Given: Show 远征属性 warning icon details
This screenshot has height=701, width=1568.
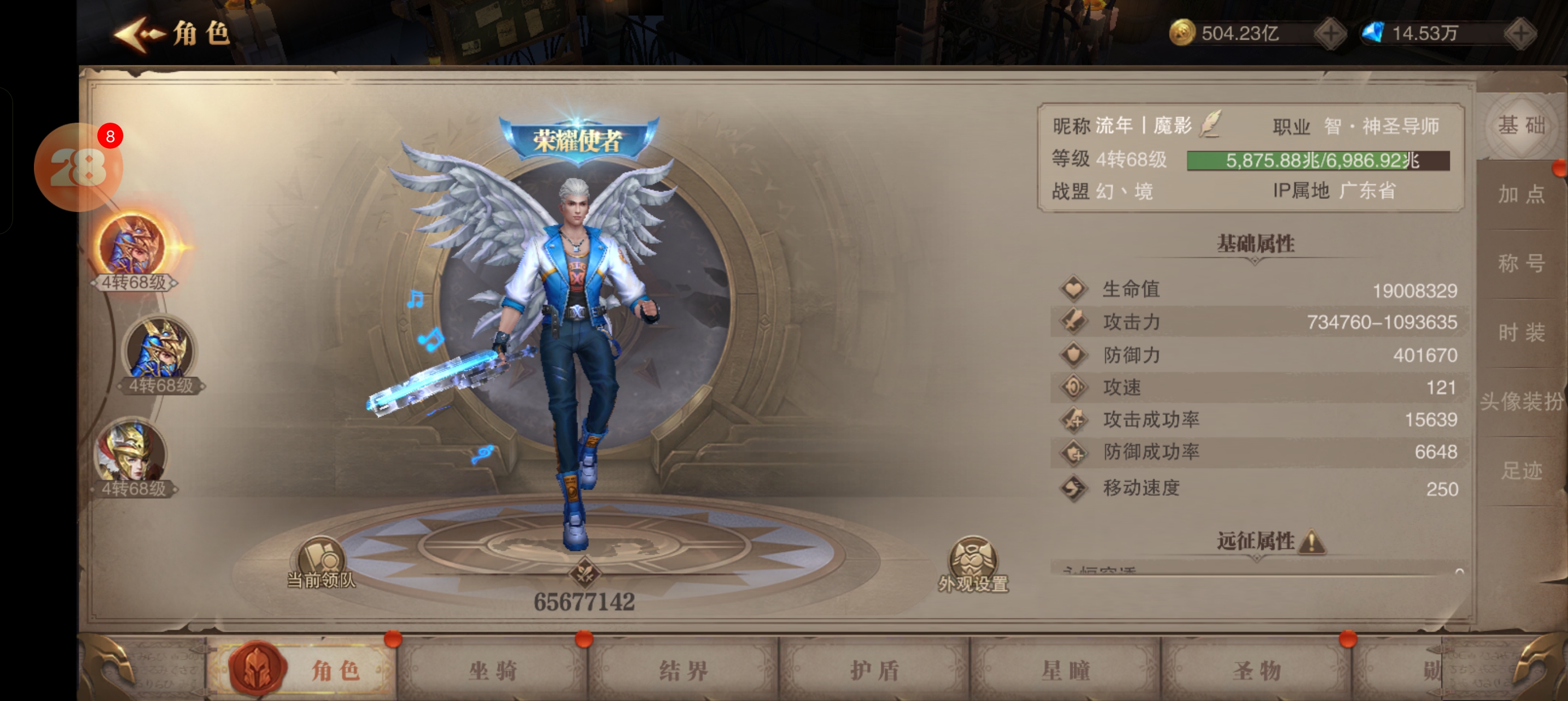Looking at the screenshot, I should click(1312, 542).
